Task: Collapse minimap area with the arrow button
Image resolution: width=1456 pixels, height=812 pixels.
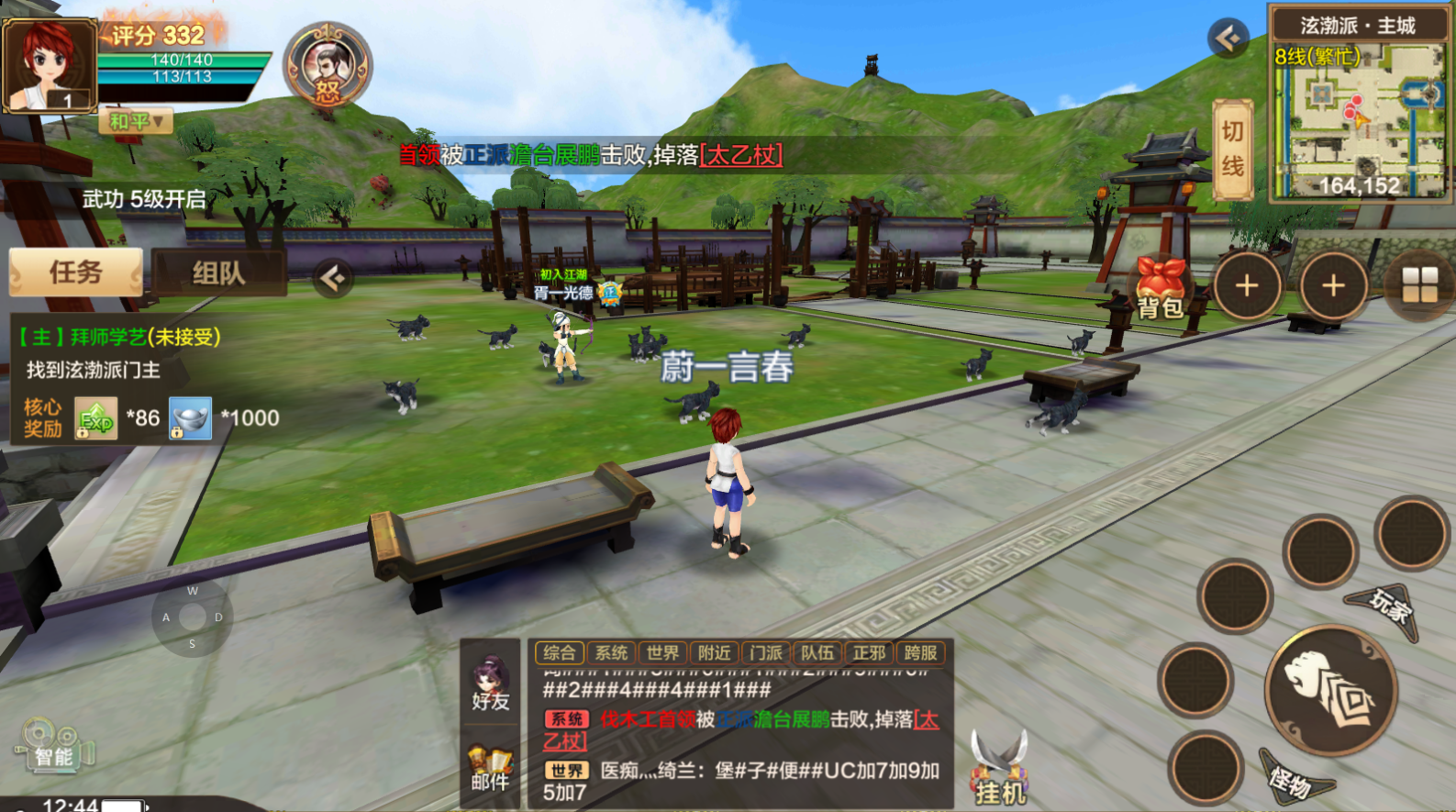Action: pos(1228,38)
